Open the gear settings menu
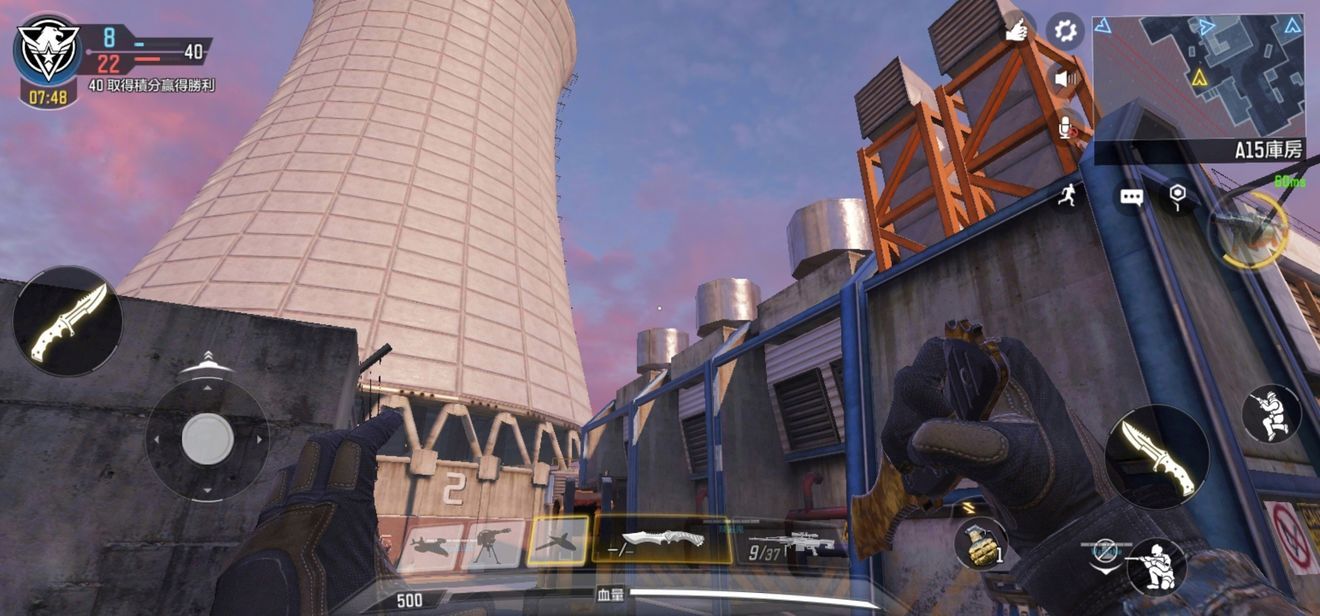The height and width of the screenshot is (616, 1320). pos(1065,31)
